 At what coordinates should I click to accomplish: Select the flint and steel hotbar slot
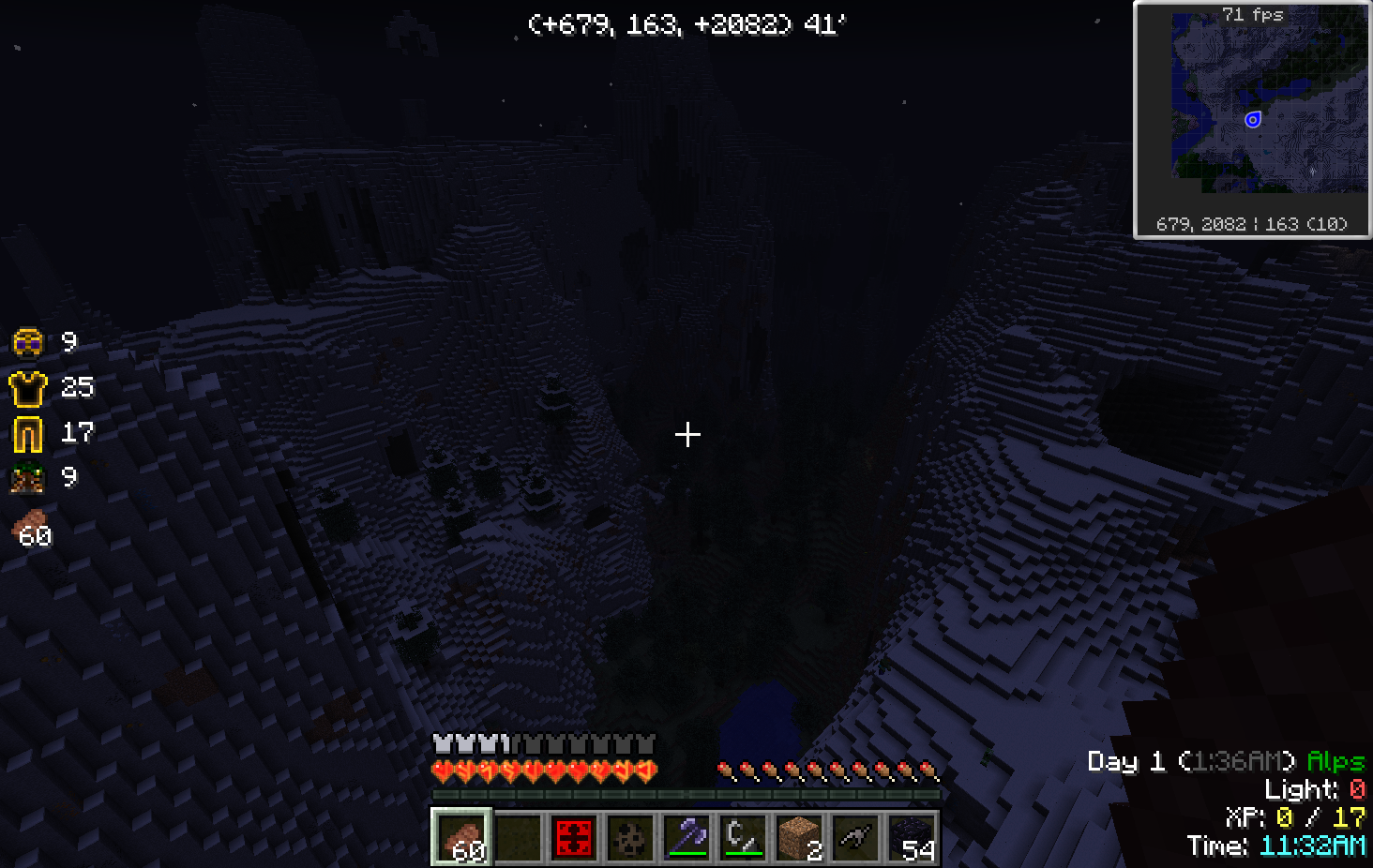(743, 836)
